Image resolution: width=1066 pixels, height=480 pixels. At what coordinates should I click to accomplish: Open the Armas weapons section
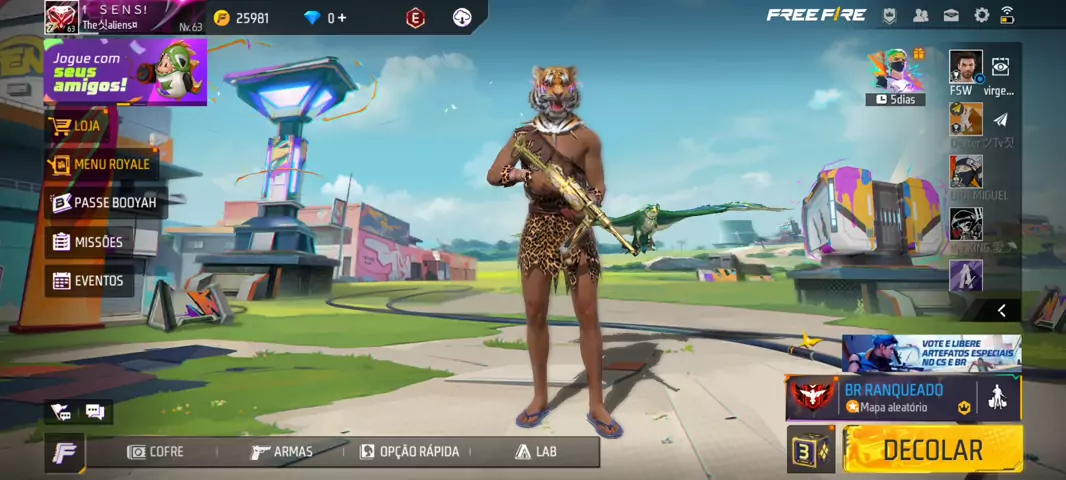click(282, 452)
